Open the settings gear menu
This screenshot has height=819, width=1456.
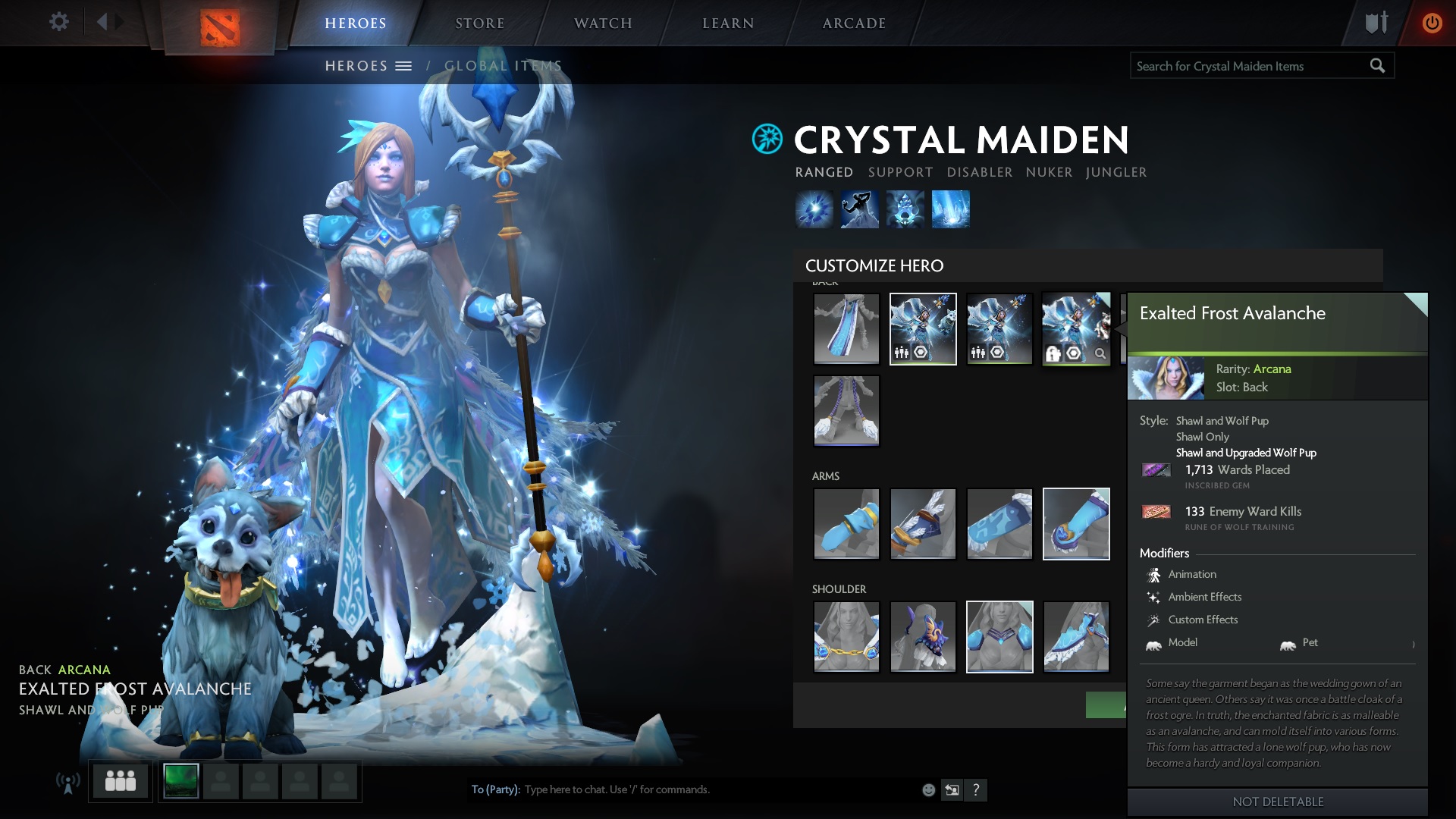tap(58, 22)
